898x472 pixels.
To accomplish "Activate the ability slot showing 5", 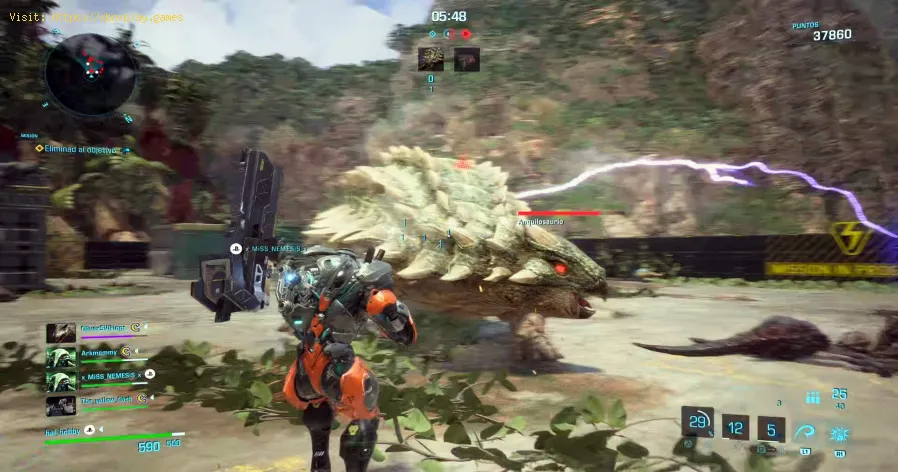I will 771,428.
